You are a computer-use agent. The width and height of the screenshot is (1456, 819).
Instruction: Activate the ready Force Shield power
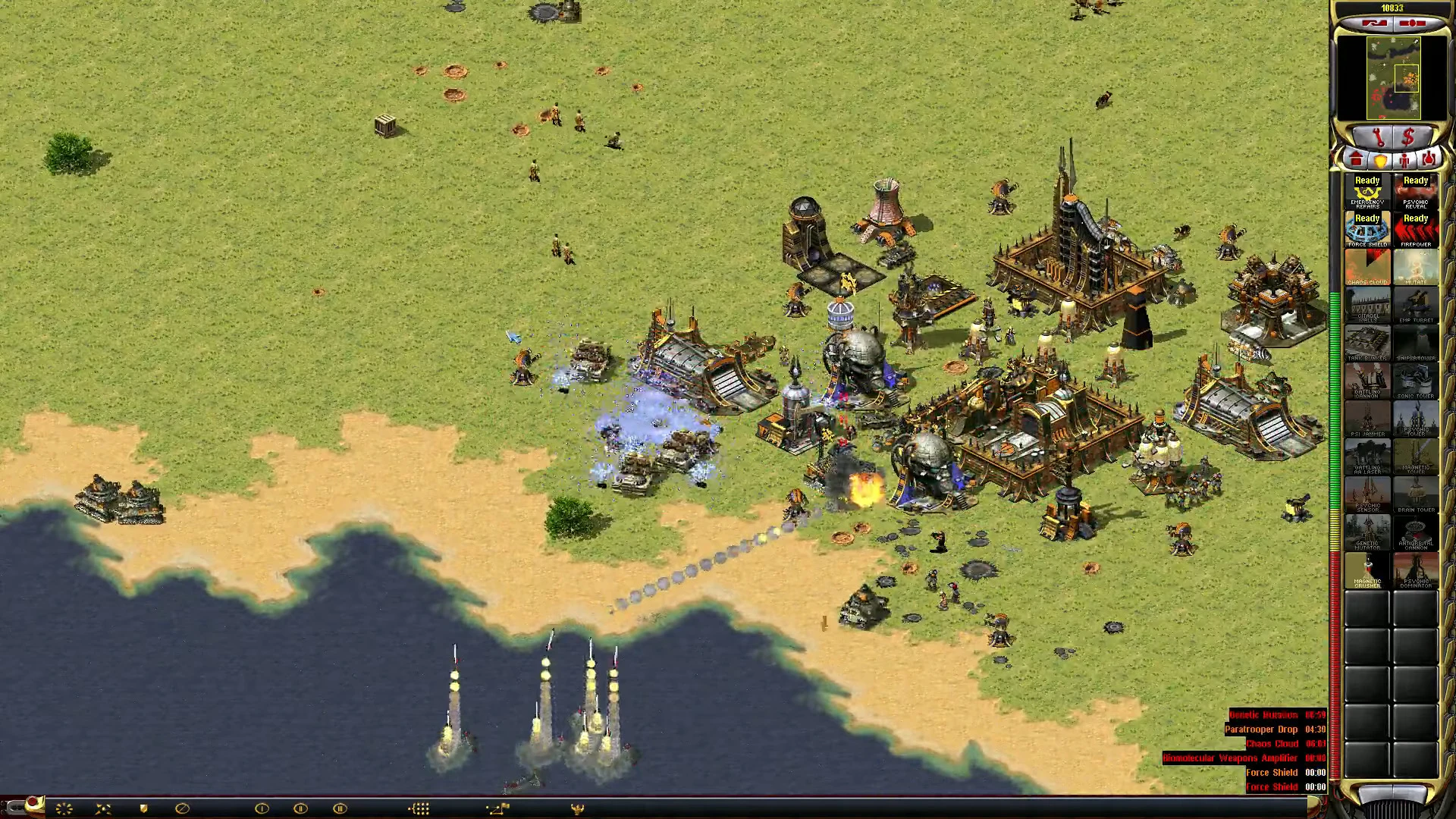[1367, 230]
